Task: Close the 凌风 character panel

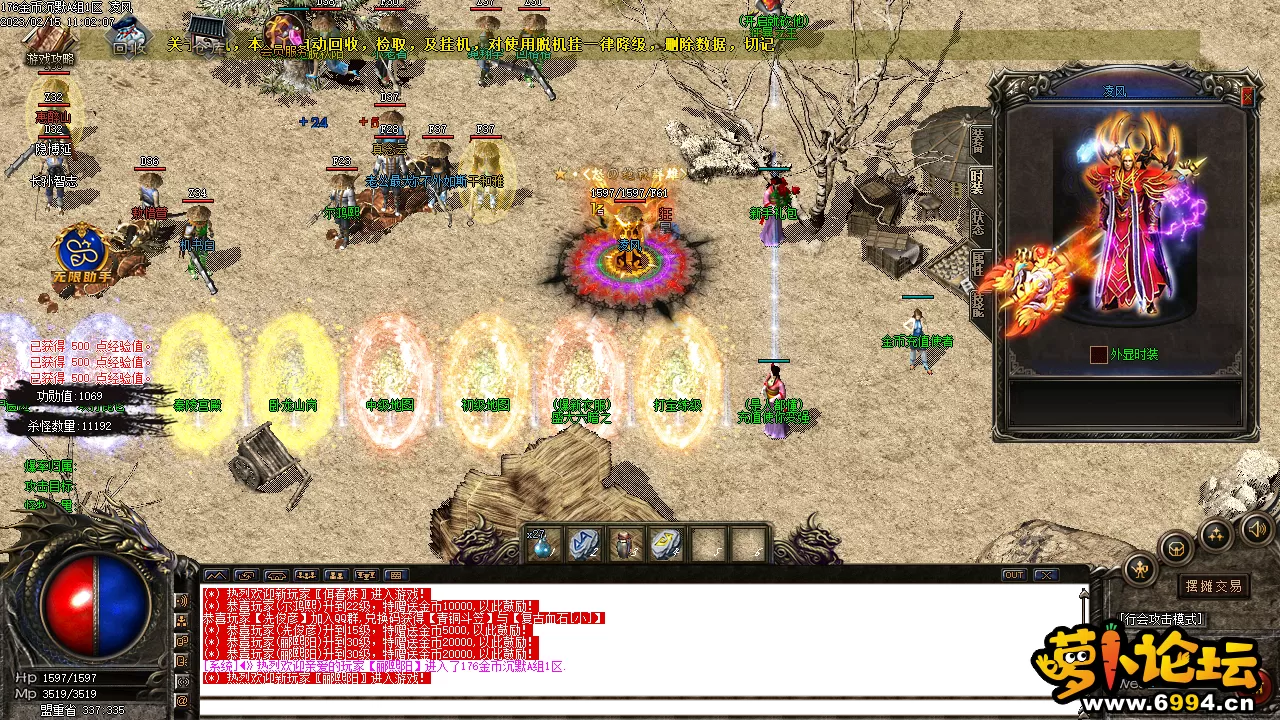Action: coord(1247,97)
